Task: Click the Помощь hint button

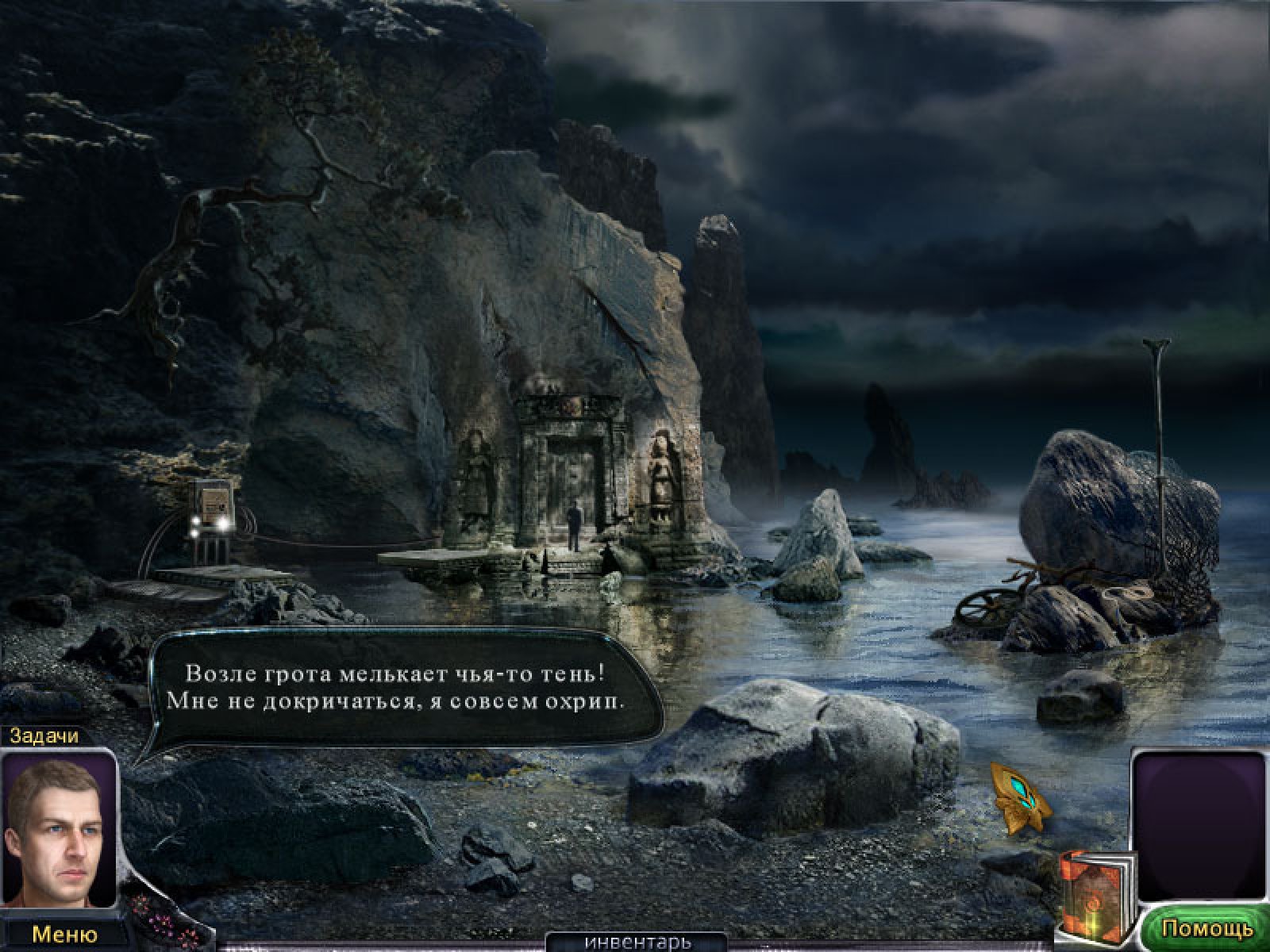Action: 1206,927
